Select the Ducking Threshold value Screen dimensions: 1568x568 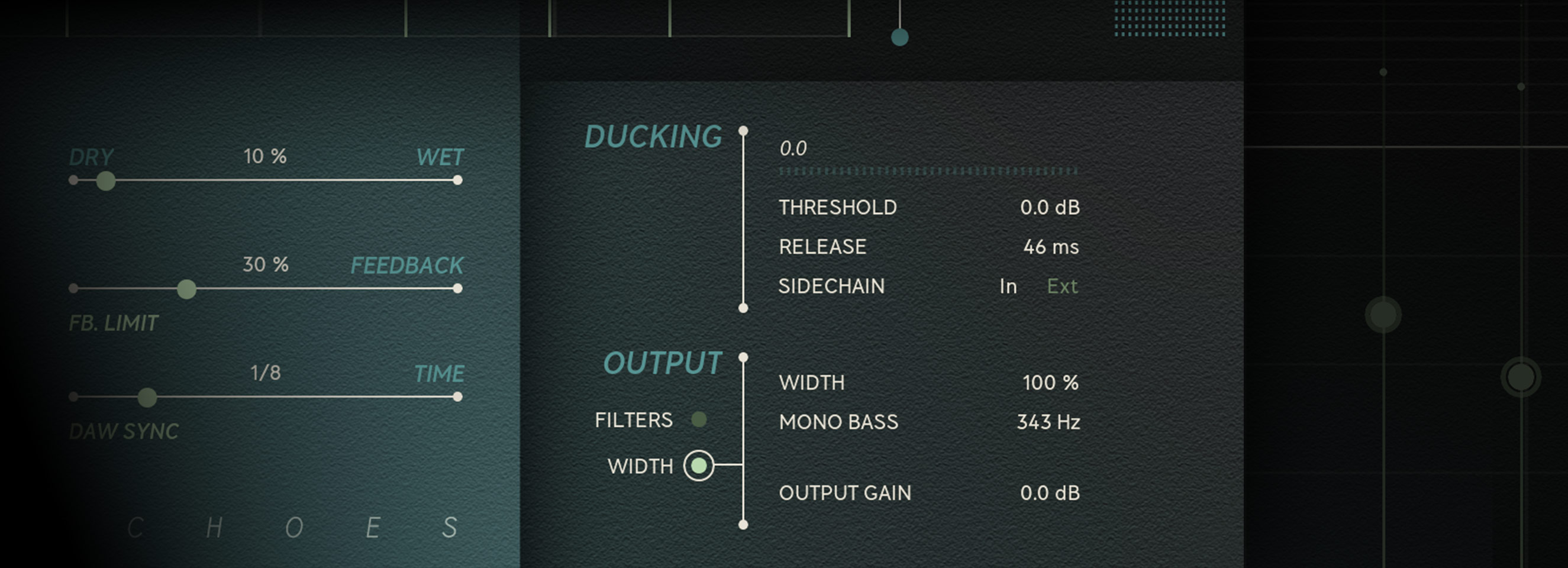click(x=1050, y=208)
